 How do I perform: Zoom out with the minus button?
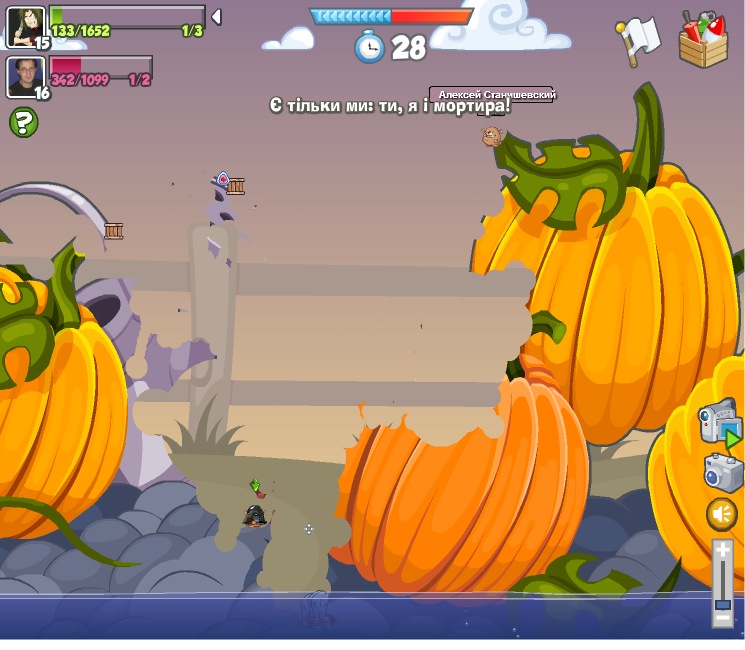tap(722, 619)
